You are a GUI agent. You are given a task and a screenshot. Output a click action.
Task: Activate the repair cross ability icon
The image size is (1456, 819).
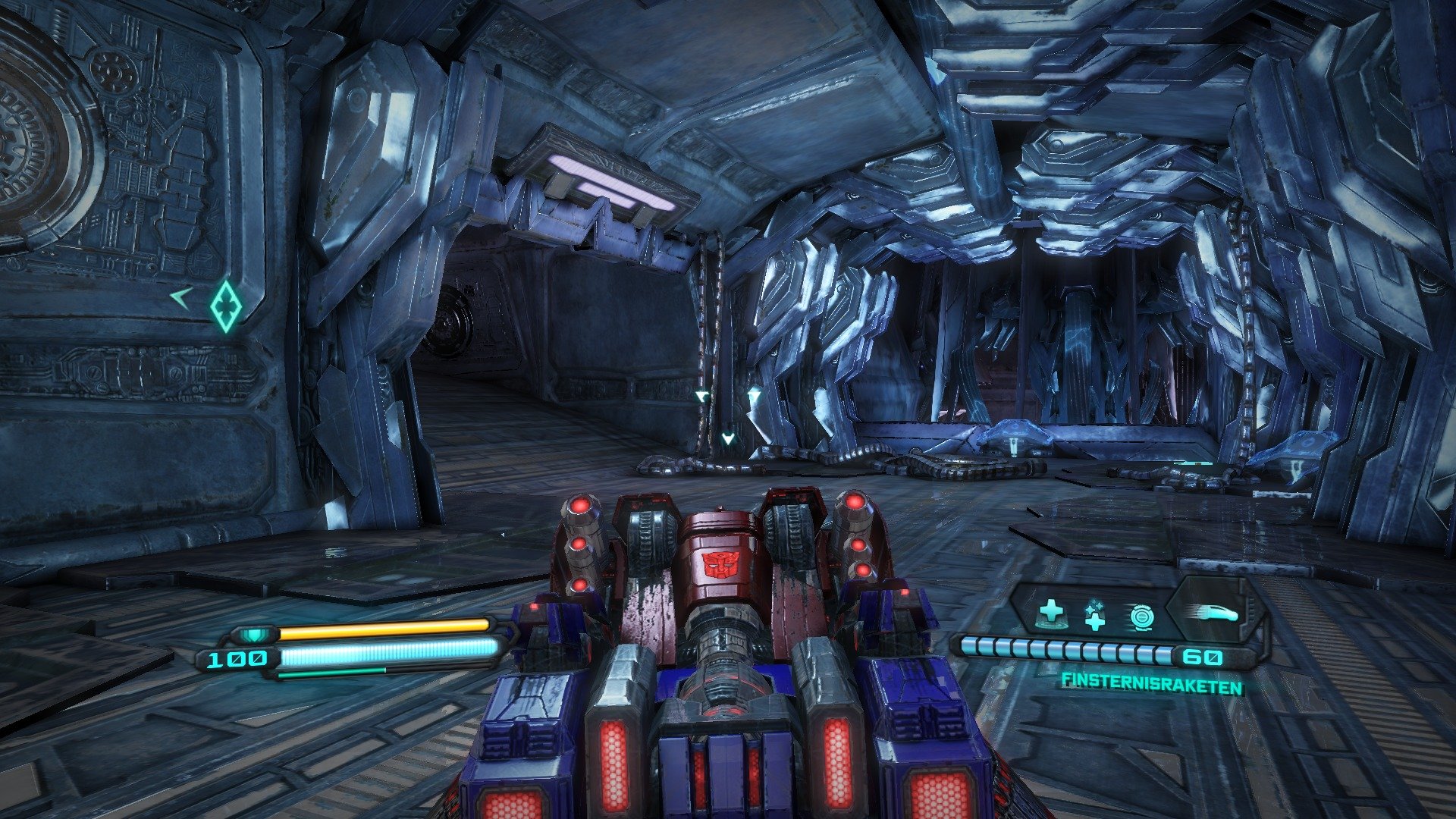(1094, 616)
